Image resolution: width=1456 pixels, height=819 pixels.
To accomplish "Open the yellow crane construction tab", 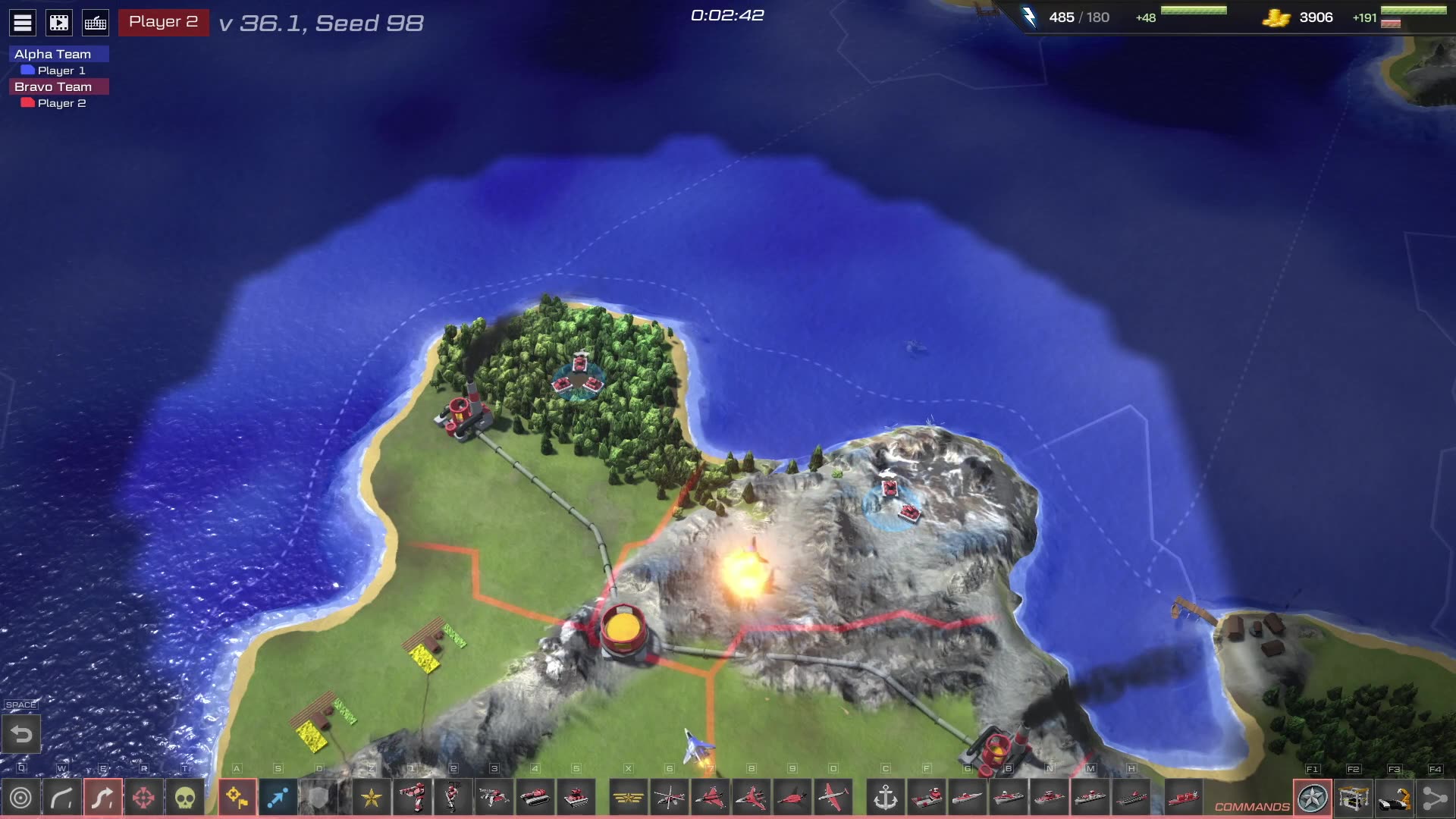I will [x=1395, y=799].
